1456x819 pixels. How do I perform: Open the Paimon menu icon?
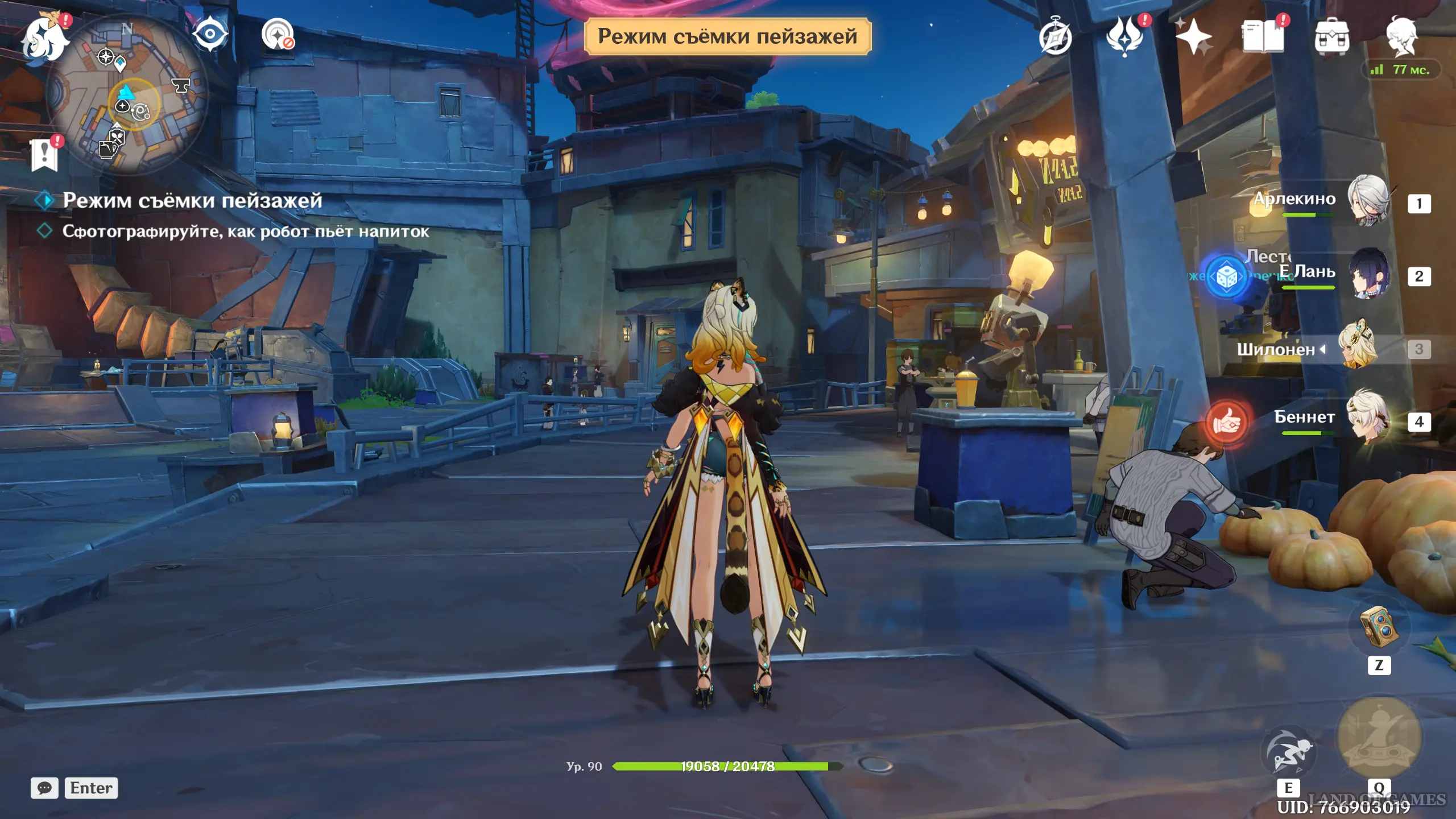43,39
